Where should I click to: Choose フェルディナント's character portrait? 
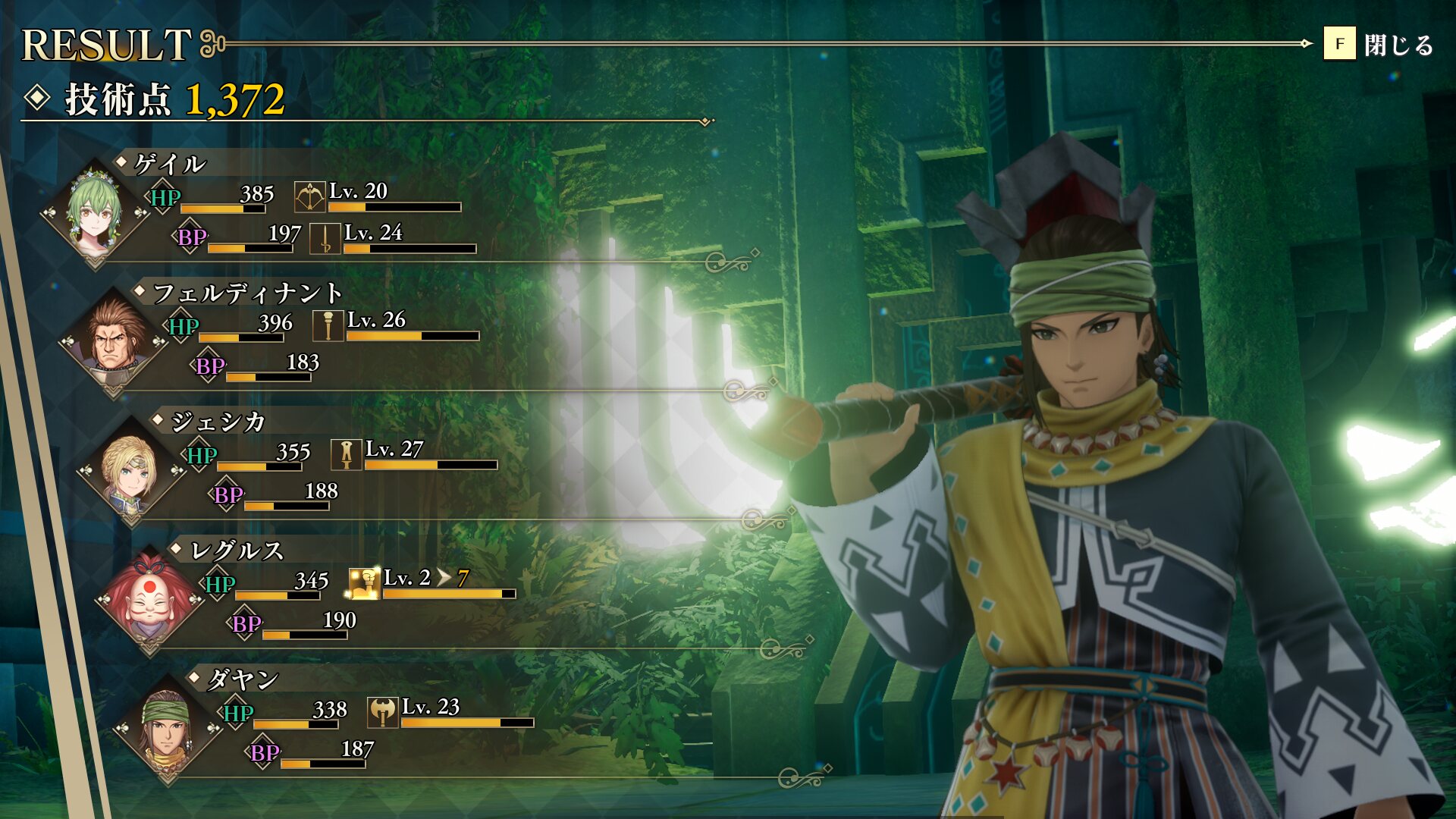click(113, 342)
